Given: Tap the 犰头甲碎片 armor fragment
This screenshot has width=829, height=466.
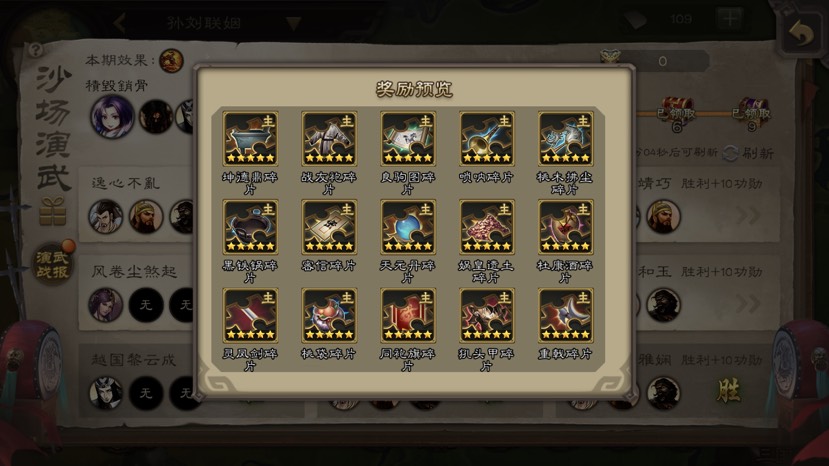Looking at the screenshot, I should 487,316.
